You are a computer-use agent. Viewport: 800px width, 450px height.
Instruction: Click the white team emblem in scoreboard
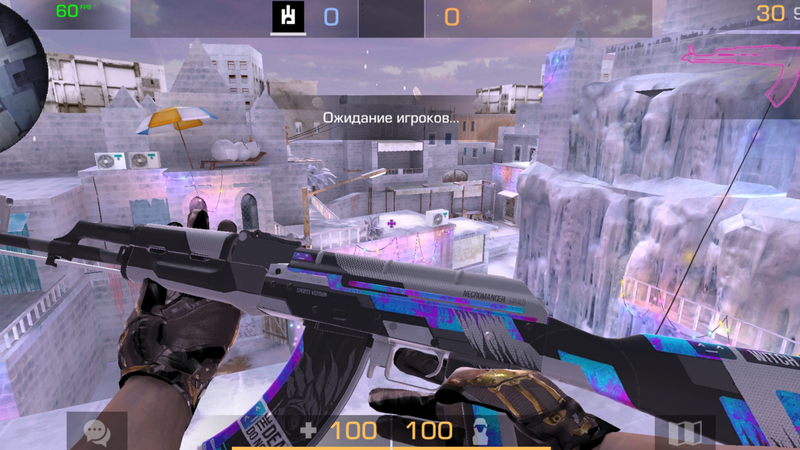pyautogui.click(x=288, y=16)
